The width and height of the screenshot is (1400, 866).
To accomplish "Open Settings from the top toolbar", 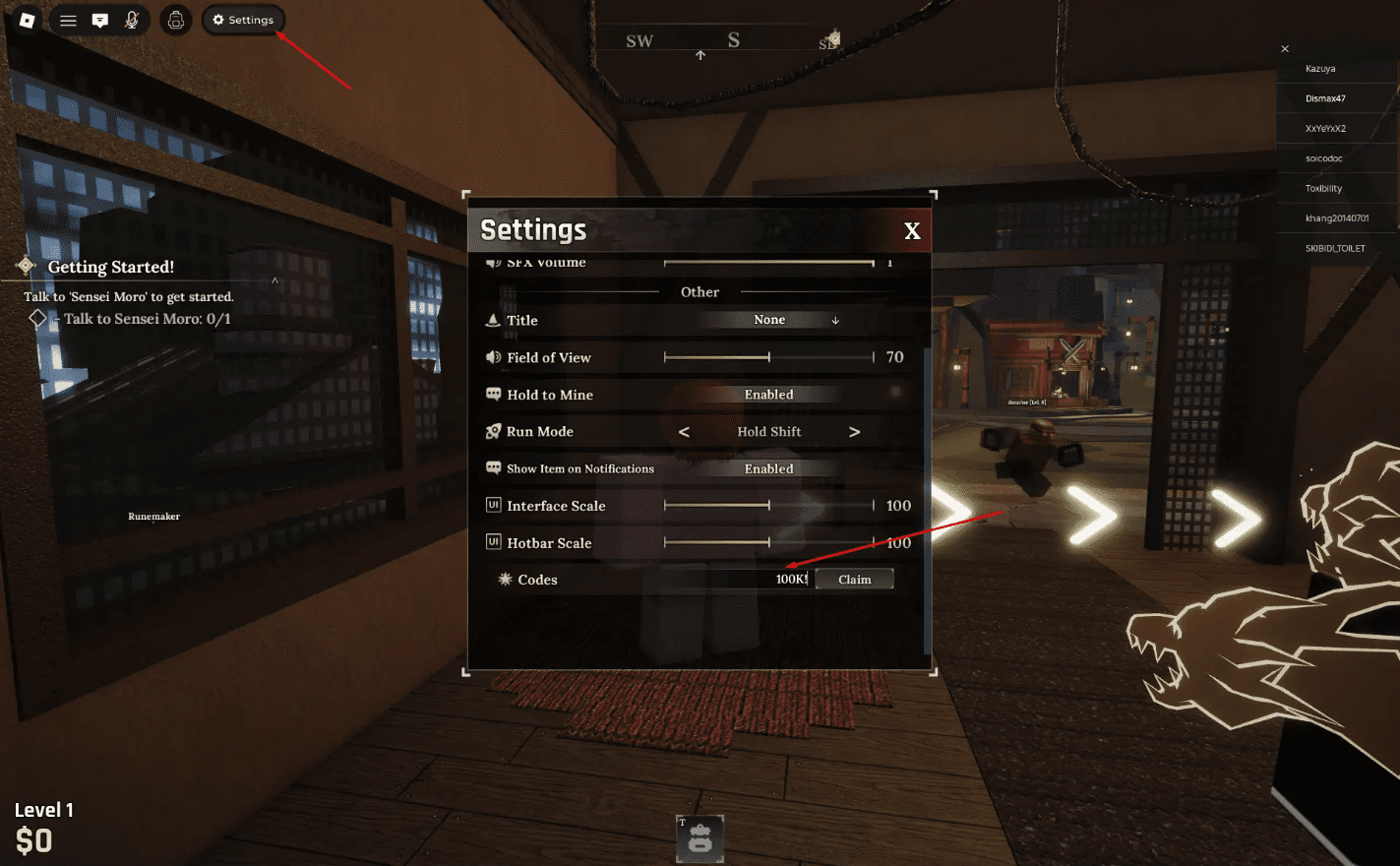I will (x=243, y=20).
